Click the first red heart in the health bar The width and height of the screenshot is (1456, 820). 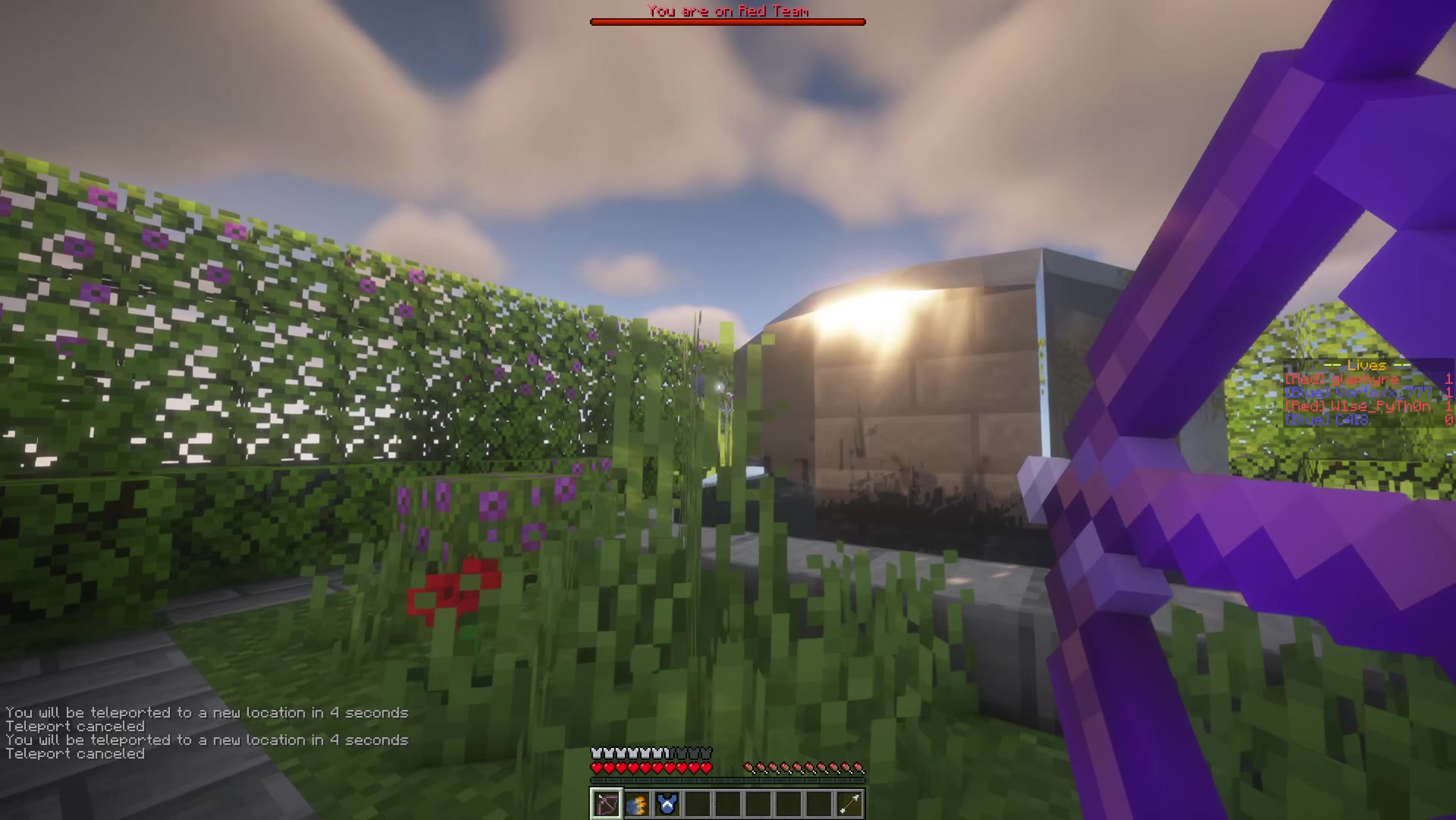597,768
